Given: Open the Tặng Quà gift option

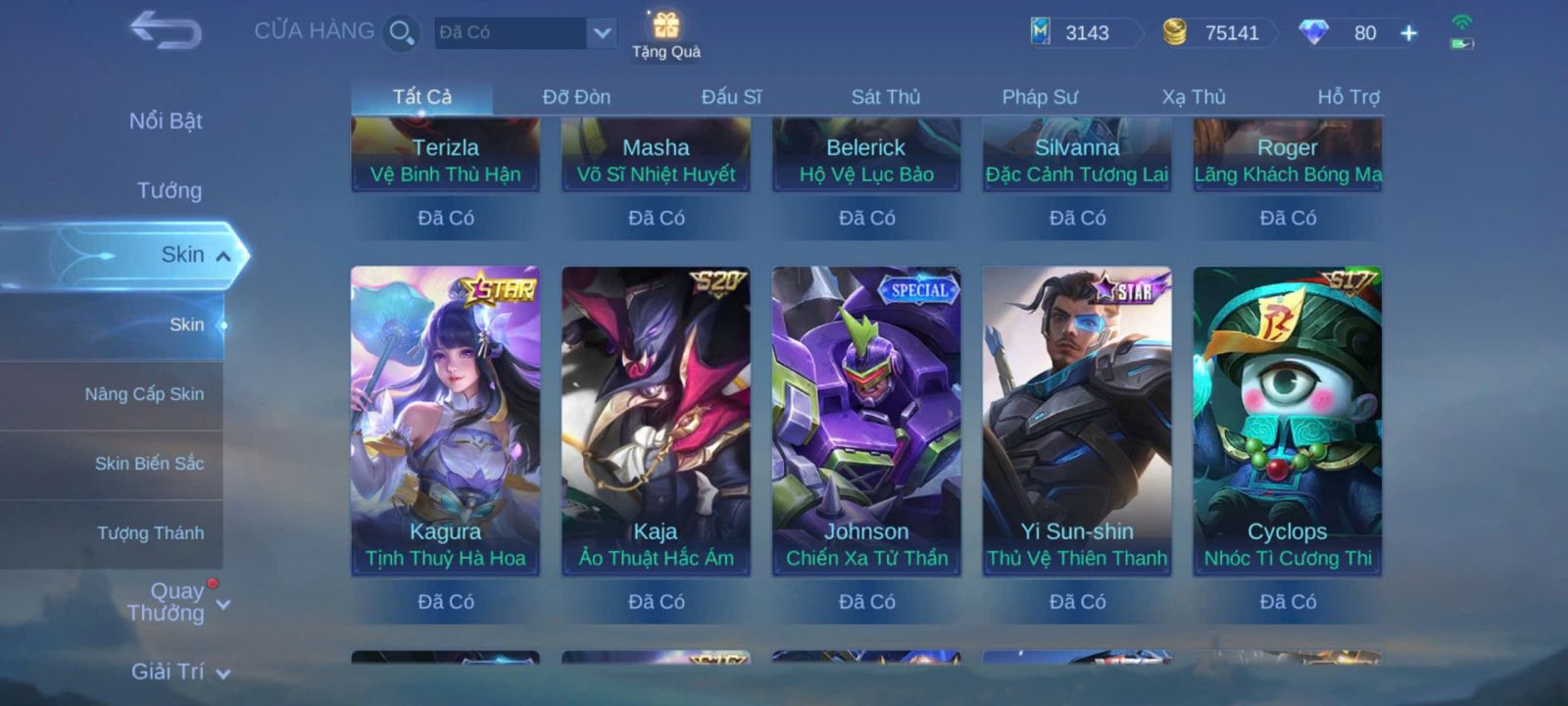Looking at the screenshot, I should point(666,34).
